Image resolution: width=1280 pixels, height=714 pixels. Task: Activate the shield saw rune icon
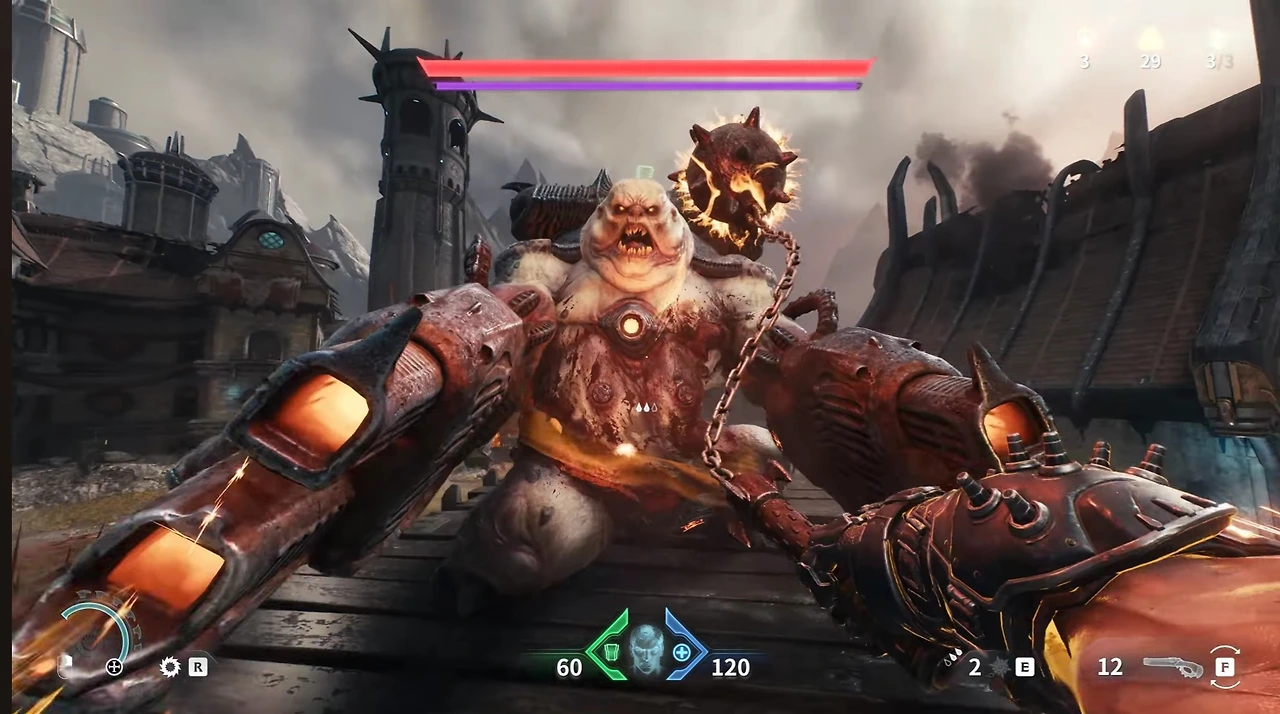click(170, 667)
